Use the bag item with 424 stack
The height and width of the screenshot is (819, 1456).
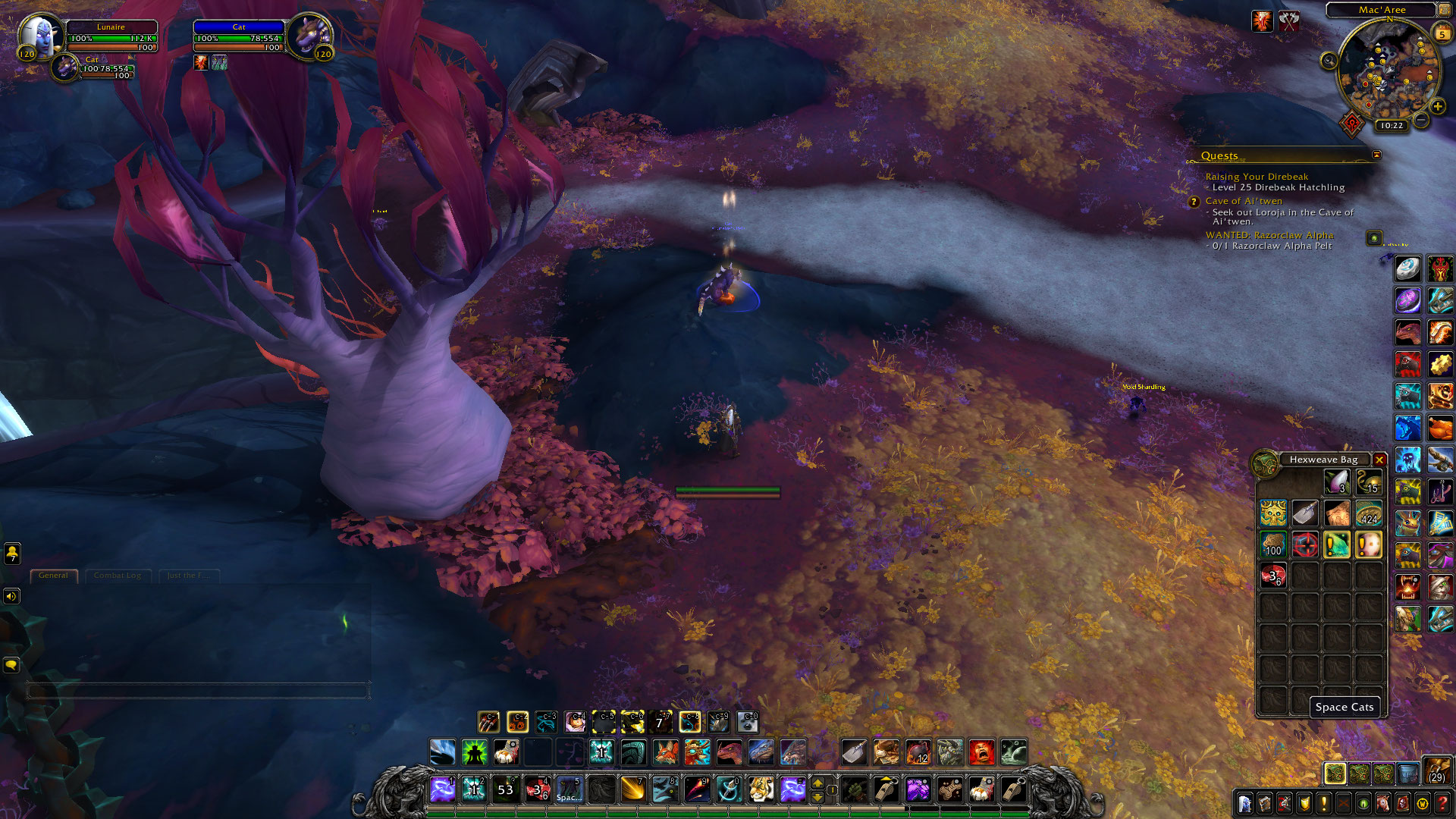click(x=1368, y=513)
